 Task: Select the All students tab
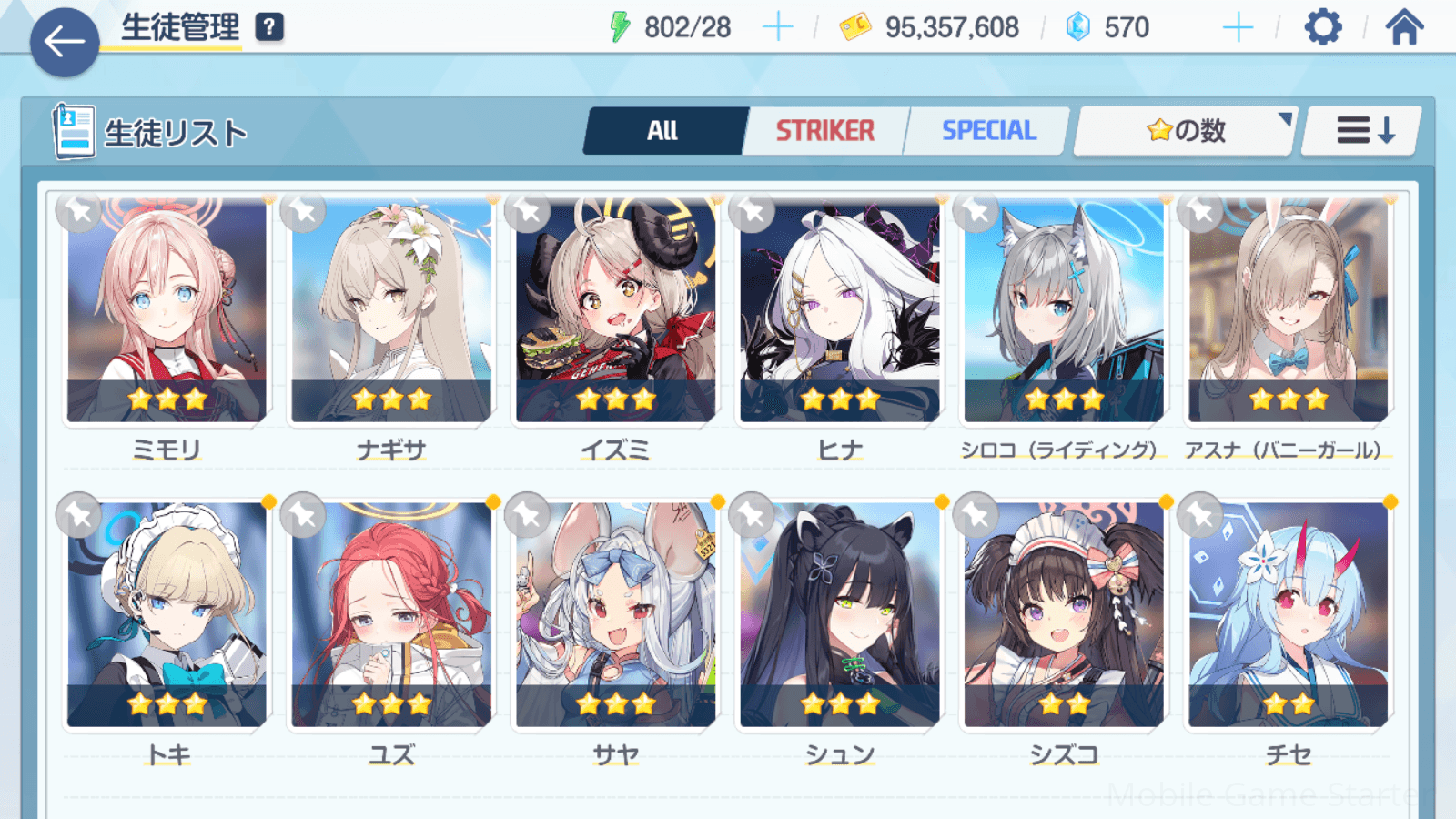[x=662, y=131]
